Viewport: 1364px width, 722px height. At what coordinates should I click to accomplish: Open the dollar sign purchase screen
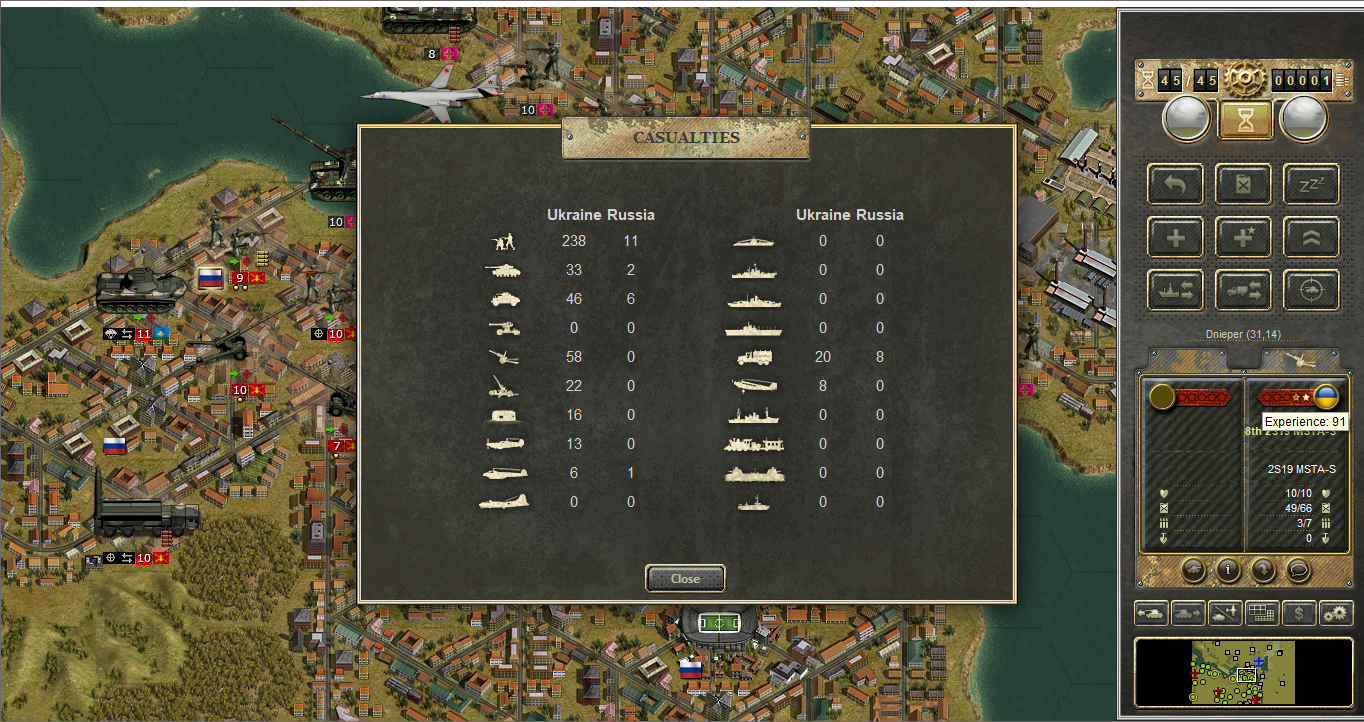pos(1299,612)
